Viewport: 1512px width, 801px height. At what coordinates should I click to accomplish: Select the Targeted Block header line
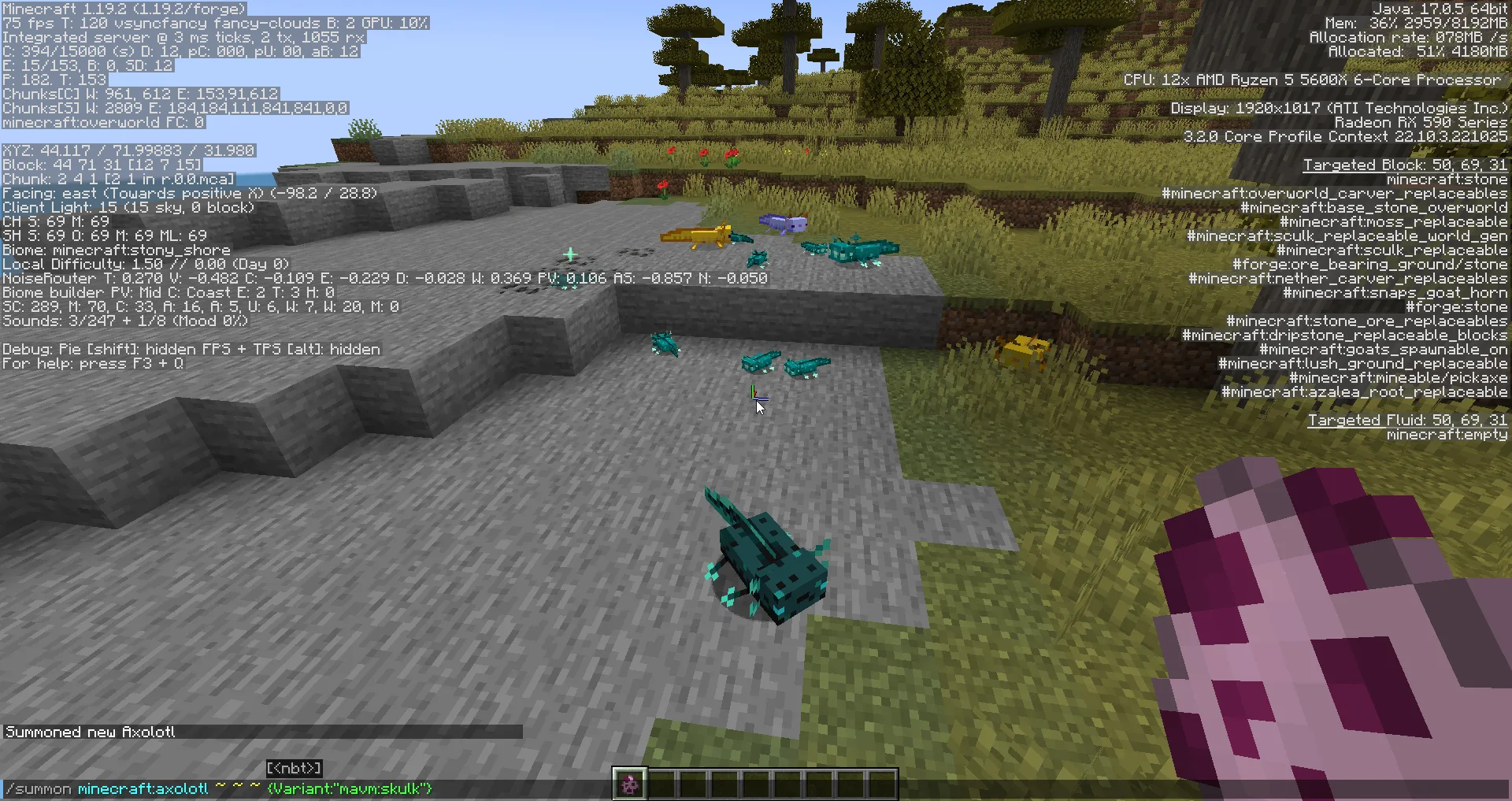click(x=1405, y=165)
